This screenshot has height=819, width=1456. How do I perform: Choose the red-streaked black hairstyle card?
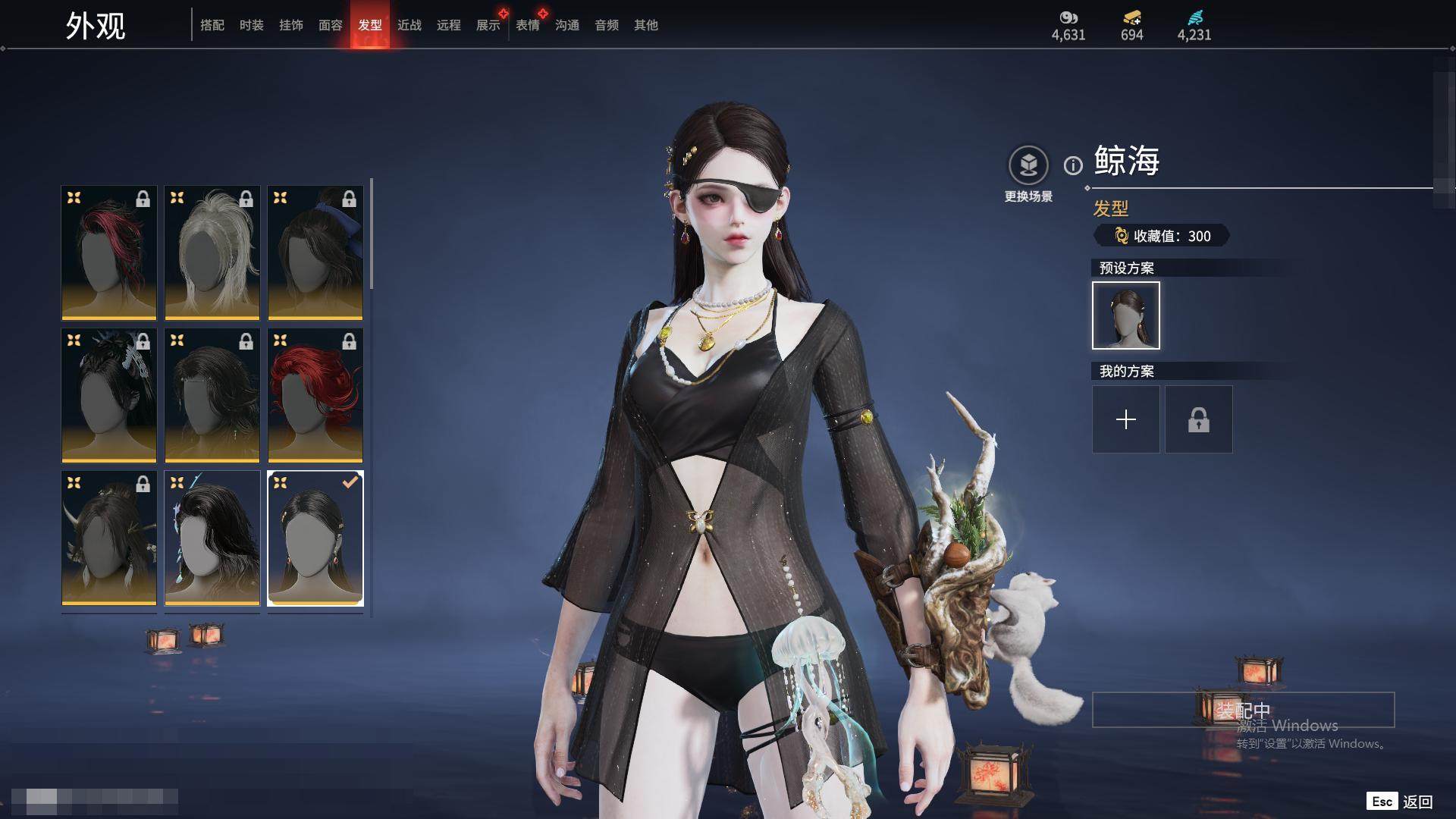[x=109, y=253]
